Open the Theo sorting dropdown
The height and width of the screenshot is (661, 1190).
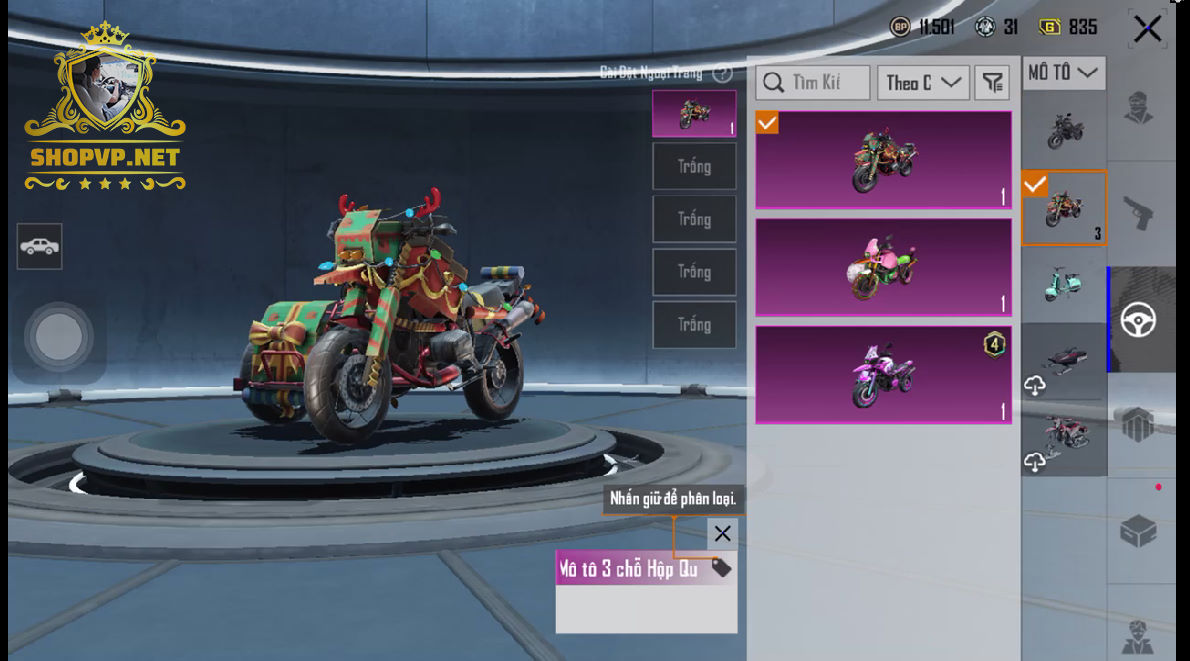point(922,83)
